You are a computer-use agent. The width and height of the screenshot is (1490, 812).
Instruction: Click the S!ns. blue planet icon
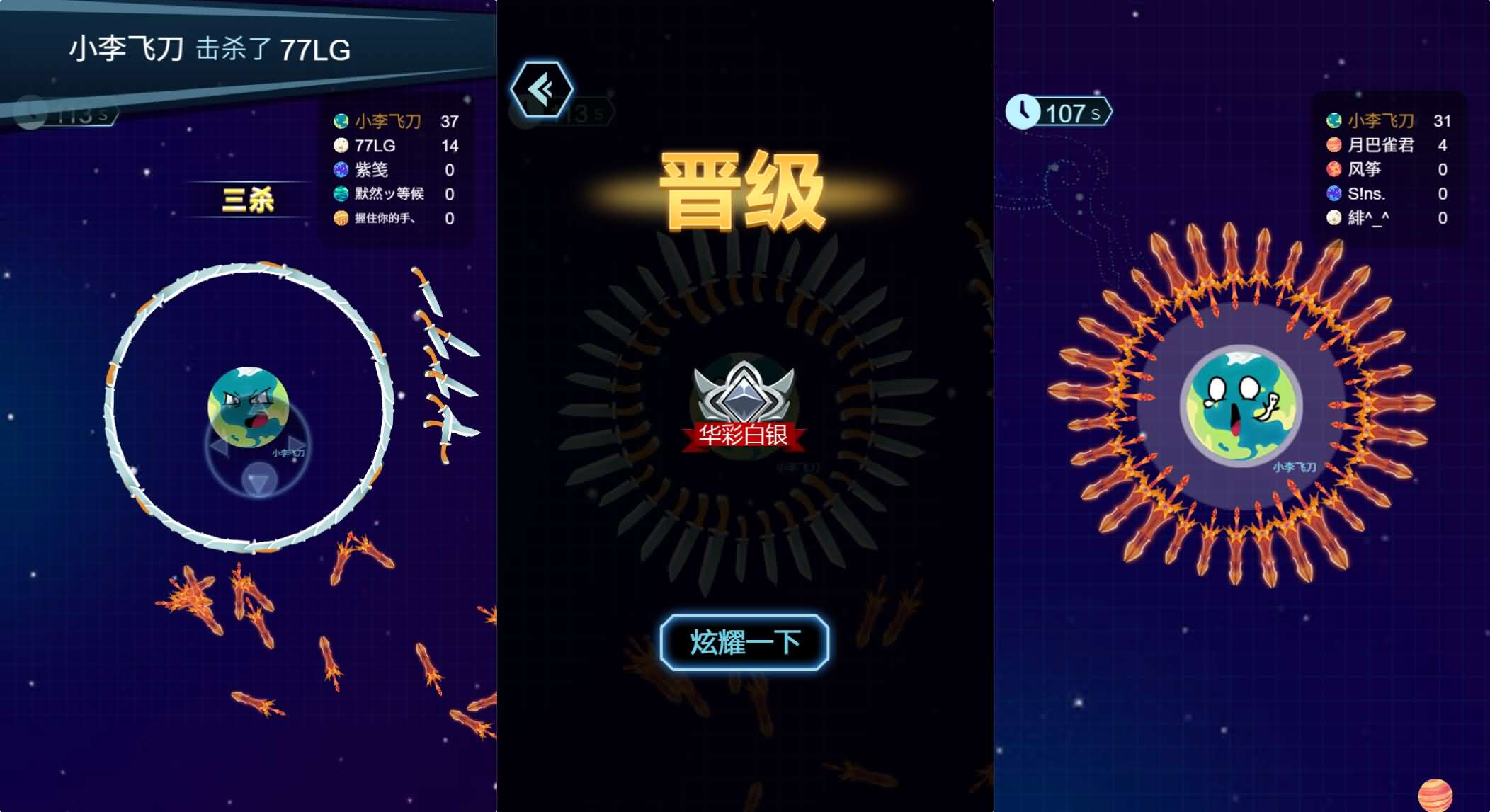(x=1334, y=193)
